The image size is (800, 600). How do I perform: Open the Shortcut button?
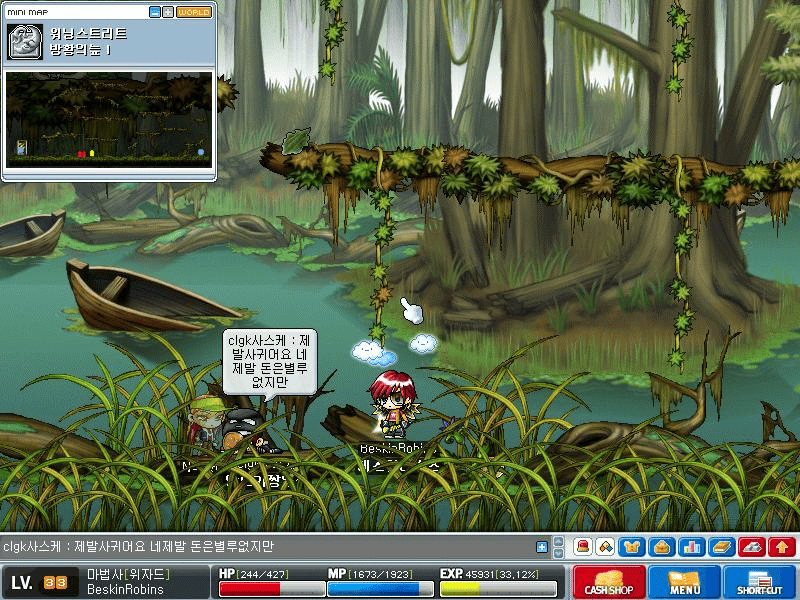tap(759, 582)
